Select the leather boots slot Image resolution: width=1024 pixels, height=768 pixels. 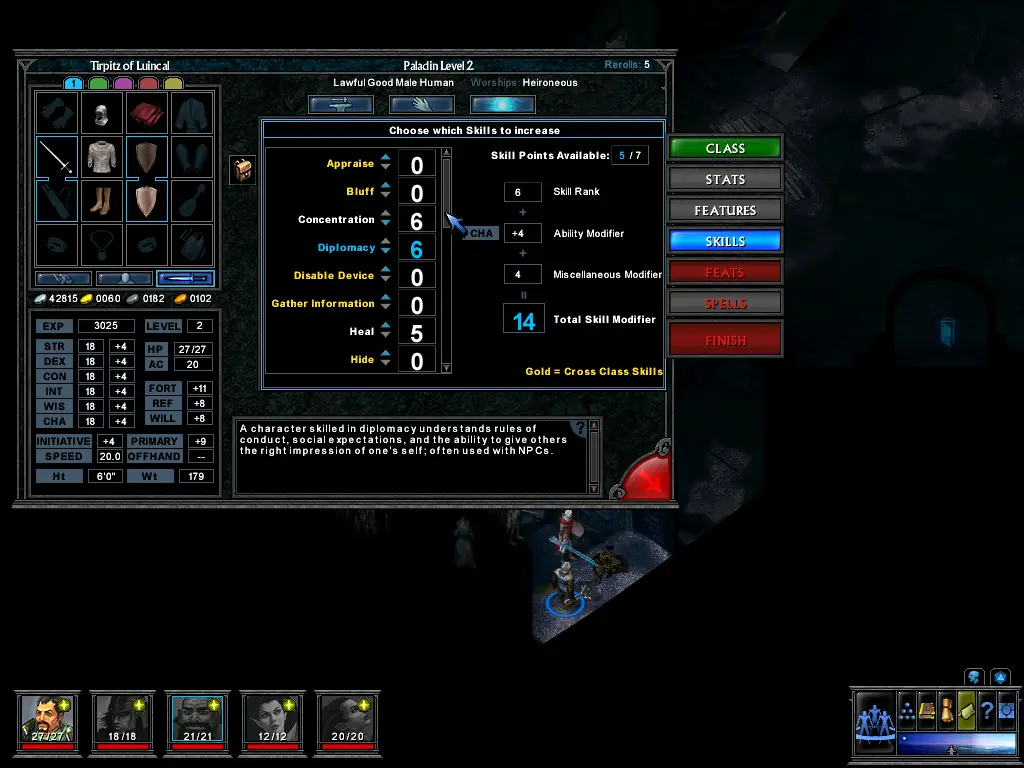coord(102,201)
